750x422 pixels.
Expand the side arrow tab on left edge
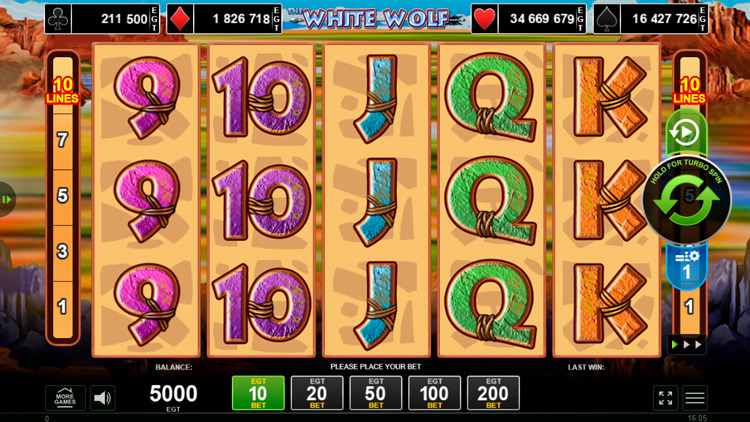(x=6, y=199)
